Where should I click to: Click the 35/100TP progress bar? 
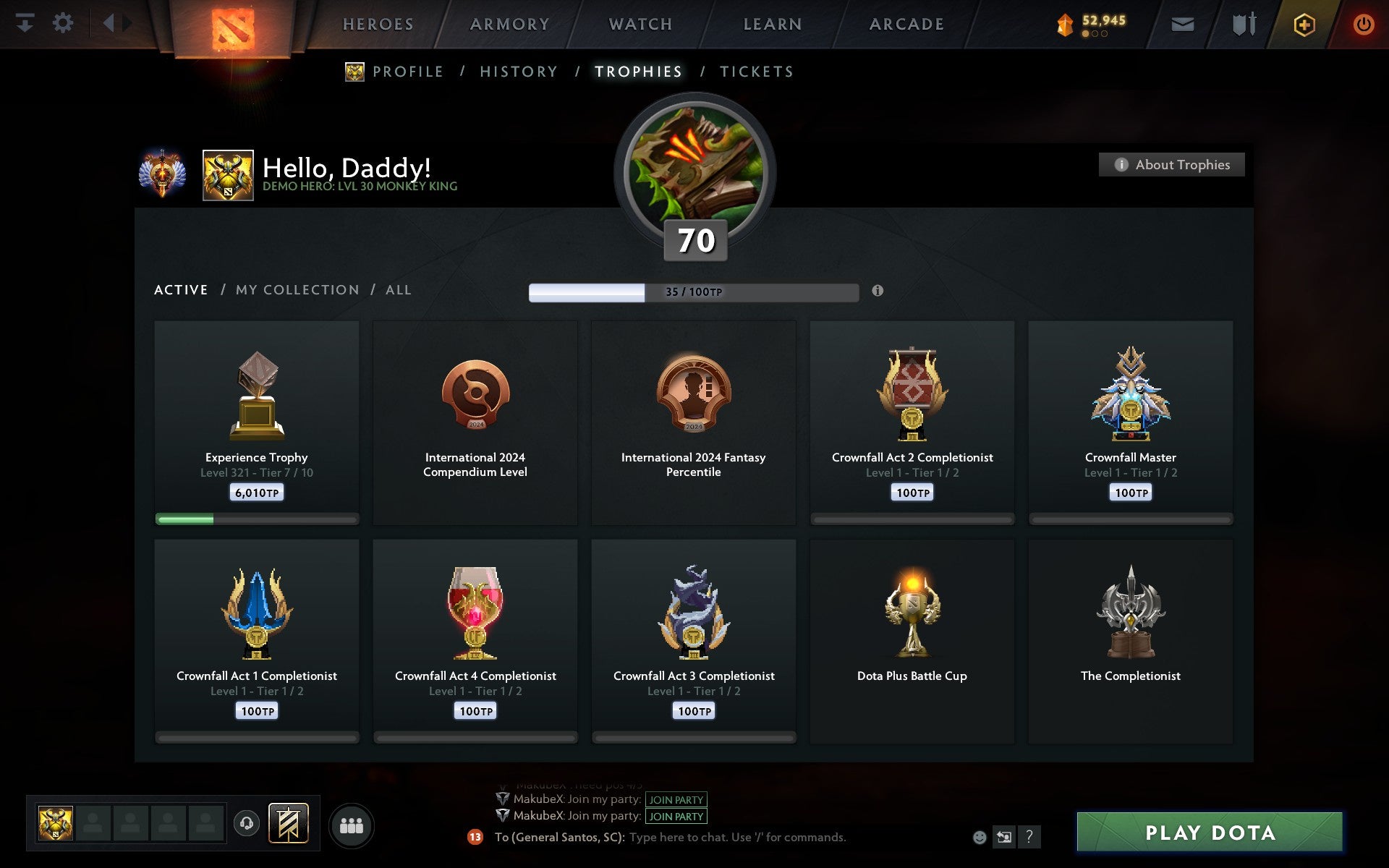pos(692,293)
